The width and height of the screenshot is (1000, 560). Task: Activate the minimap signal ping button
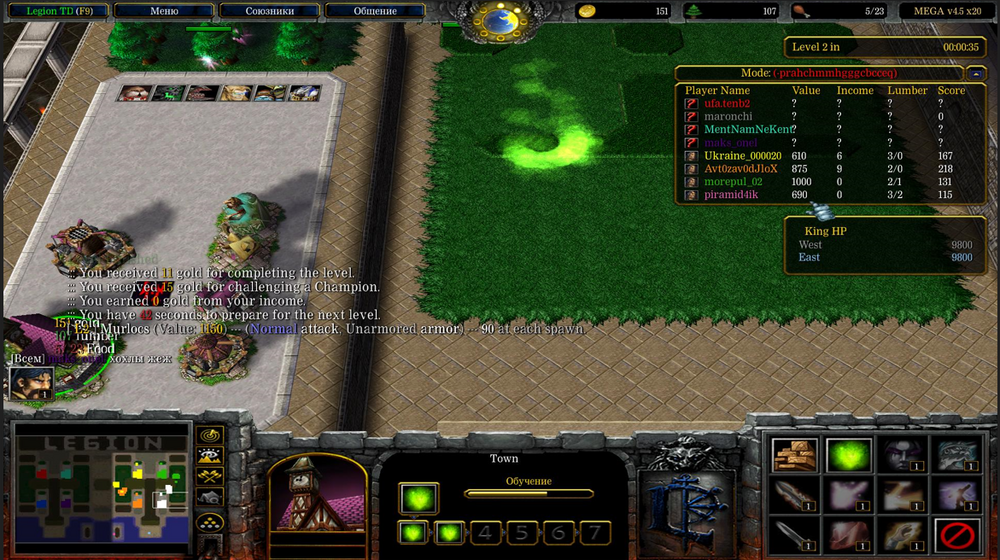click(x=209, y=436)
